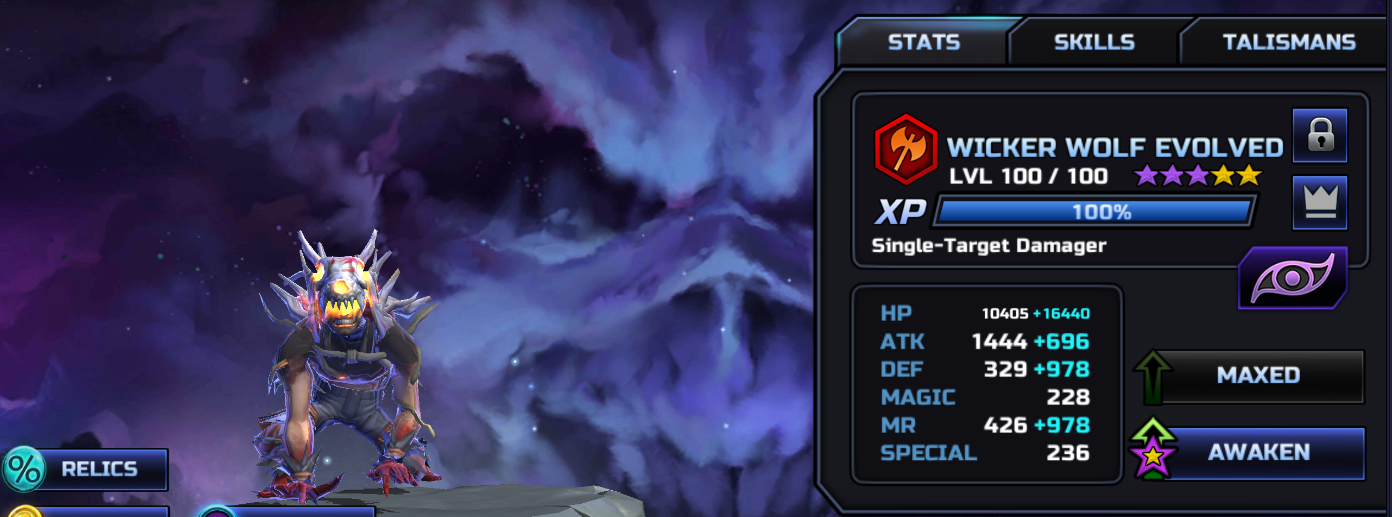Click the Maxed upgrade button
The width and height of the screenshot is (1392, 517).
tap(1257, 376)
